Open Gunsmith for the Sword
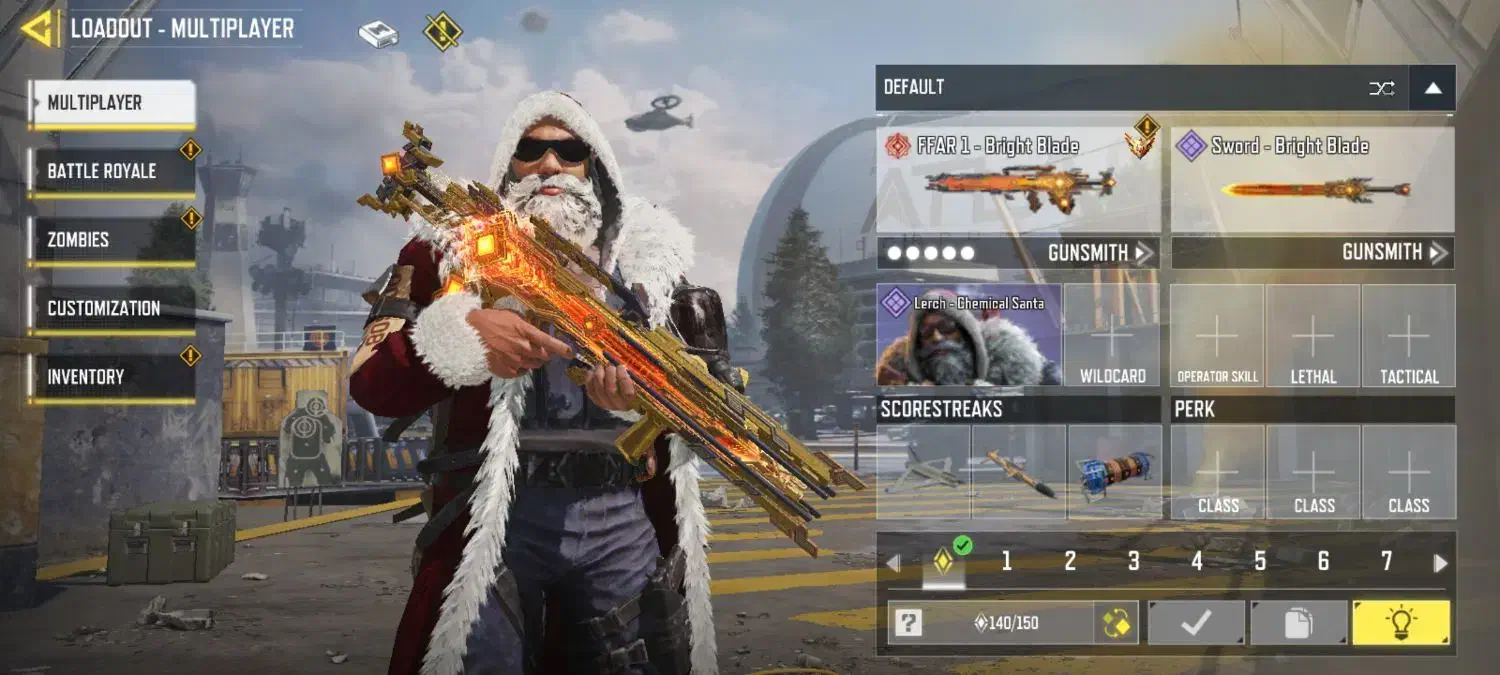This screenshot has width=1500, height=675. 1394,253
